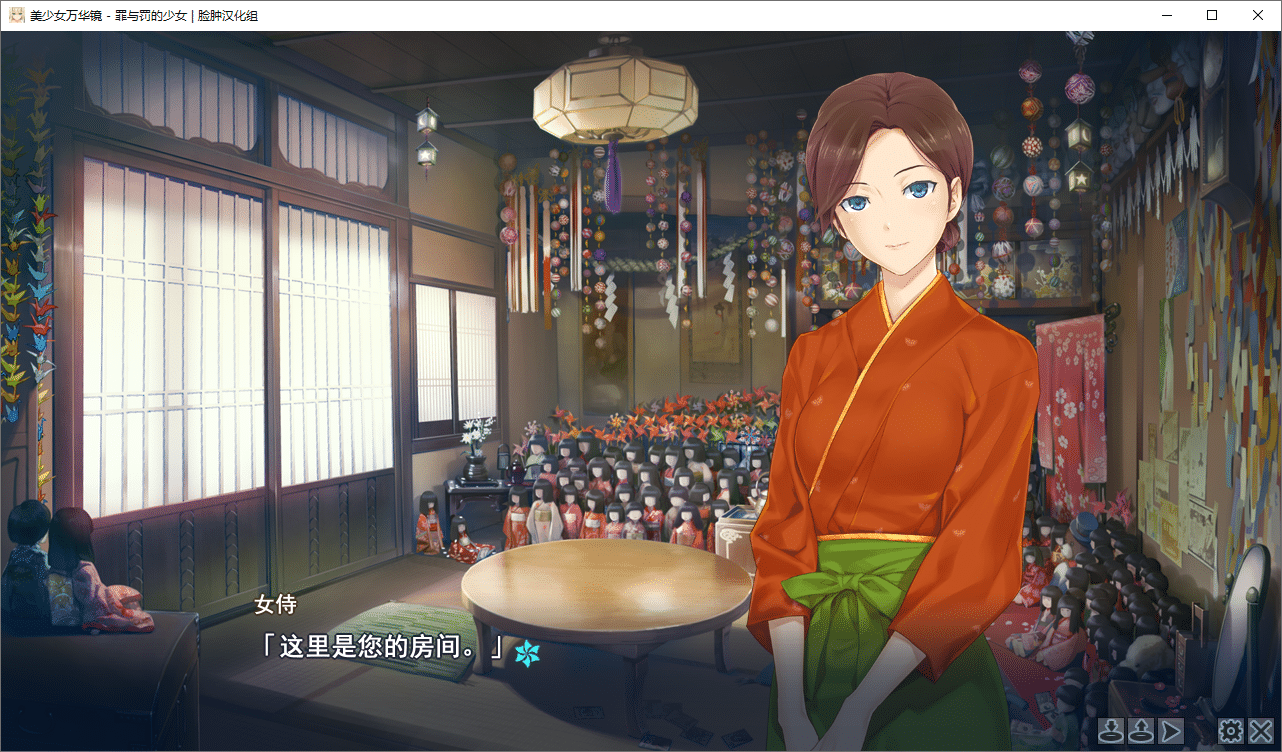Quick save the game with the save icon
The height and width of the screenshot is (752, 1282).
coord(1112,730)
